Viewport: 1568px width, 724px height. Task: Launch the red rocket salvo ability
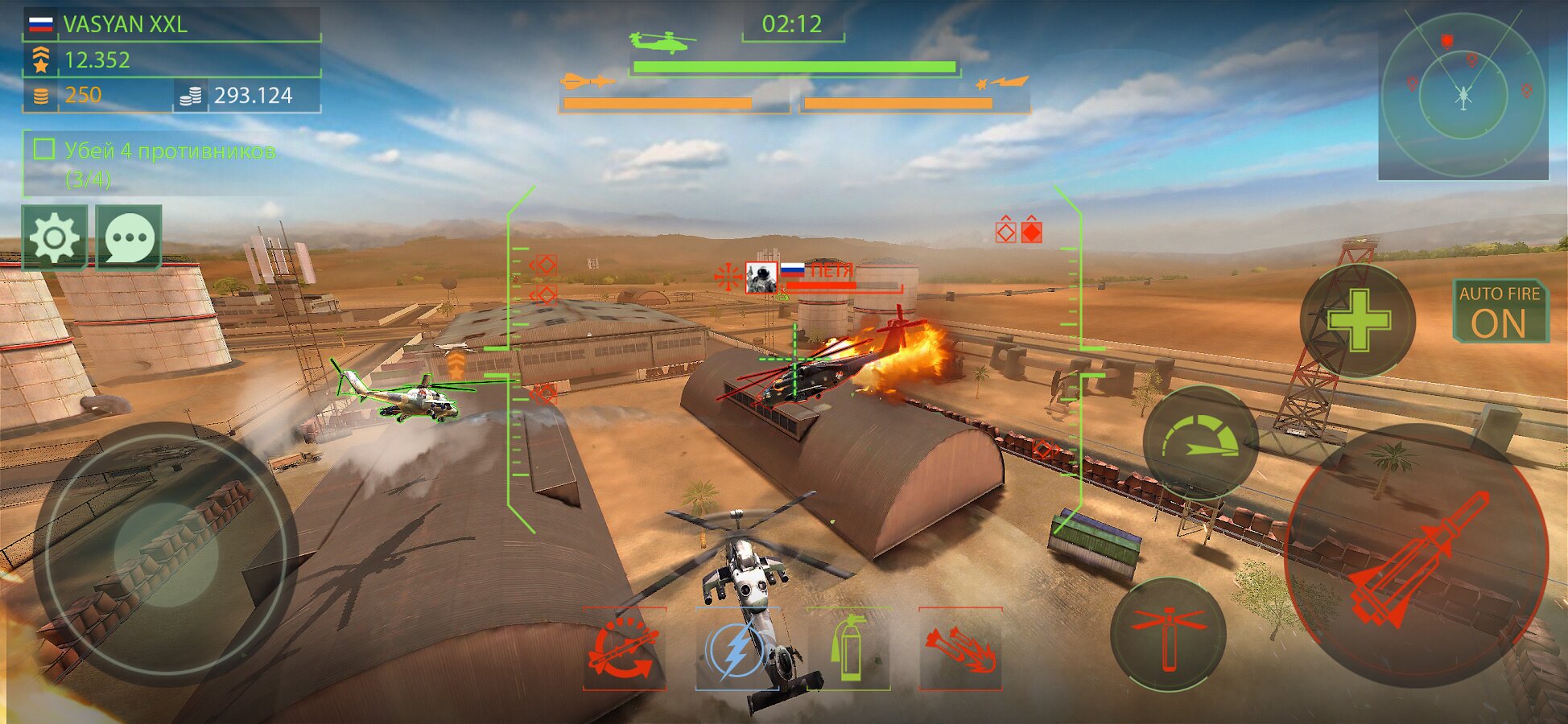coord(960,649)
